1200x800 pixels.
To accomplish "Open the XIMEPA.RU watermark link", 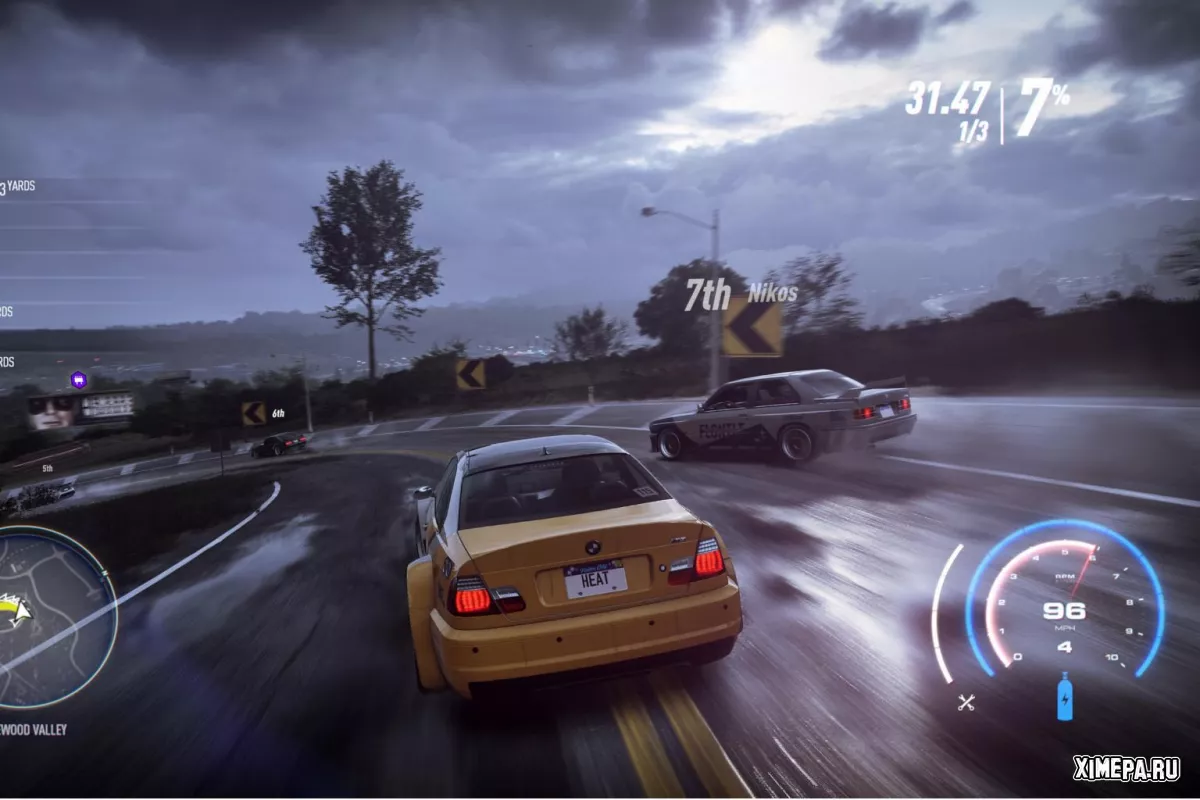I will pyautogui.click(x=1125, y=768).
